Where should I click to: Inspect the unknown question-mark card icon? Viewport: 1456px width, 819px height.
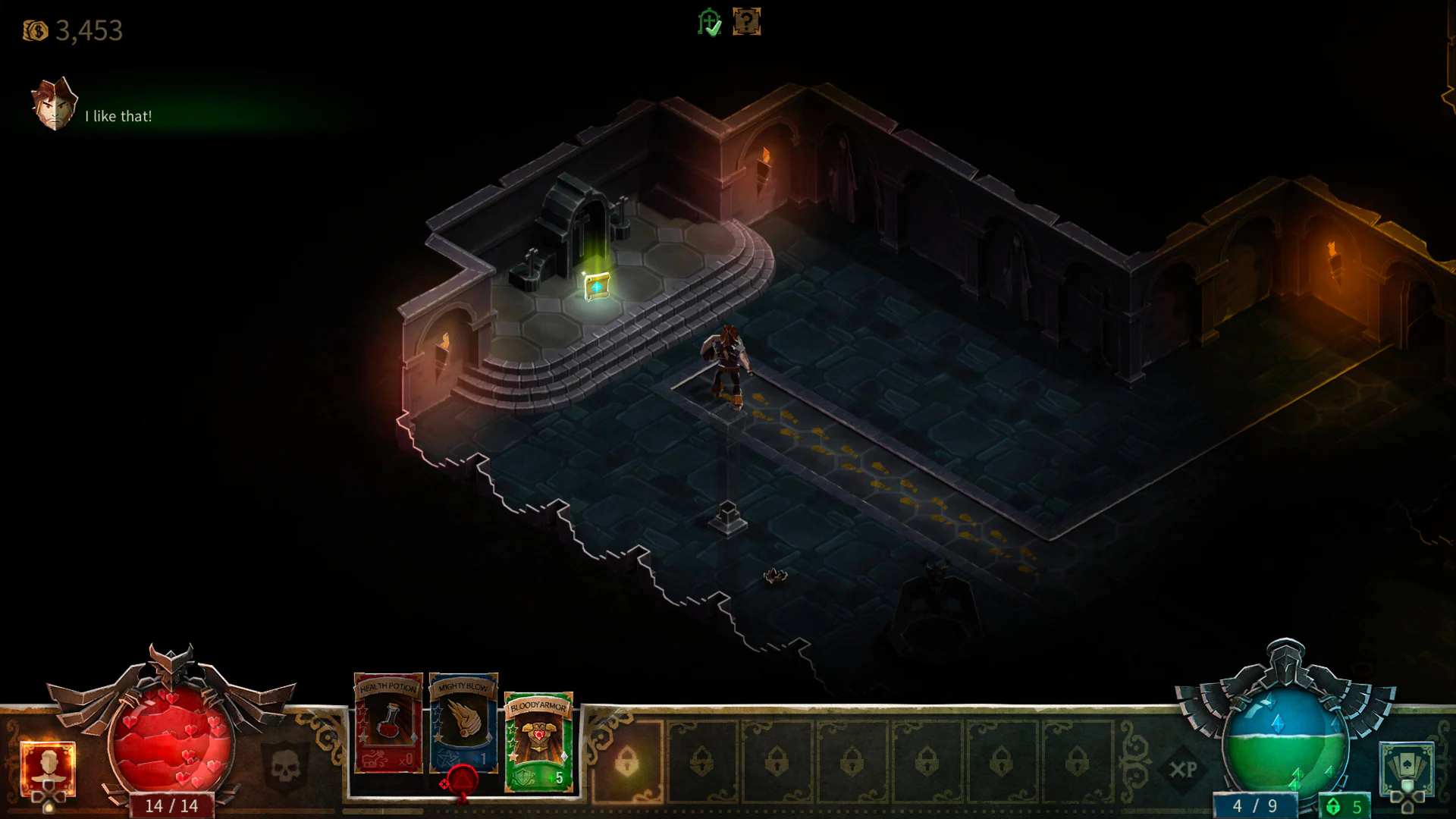(x=747, y=22)
